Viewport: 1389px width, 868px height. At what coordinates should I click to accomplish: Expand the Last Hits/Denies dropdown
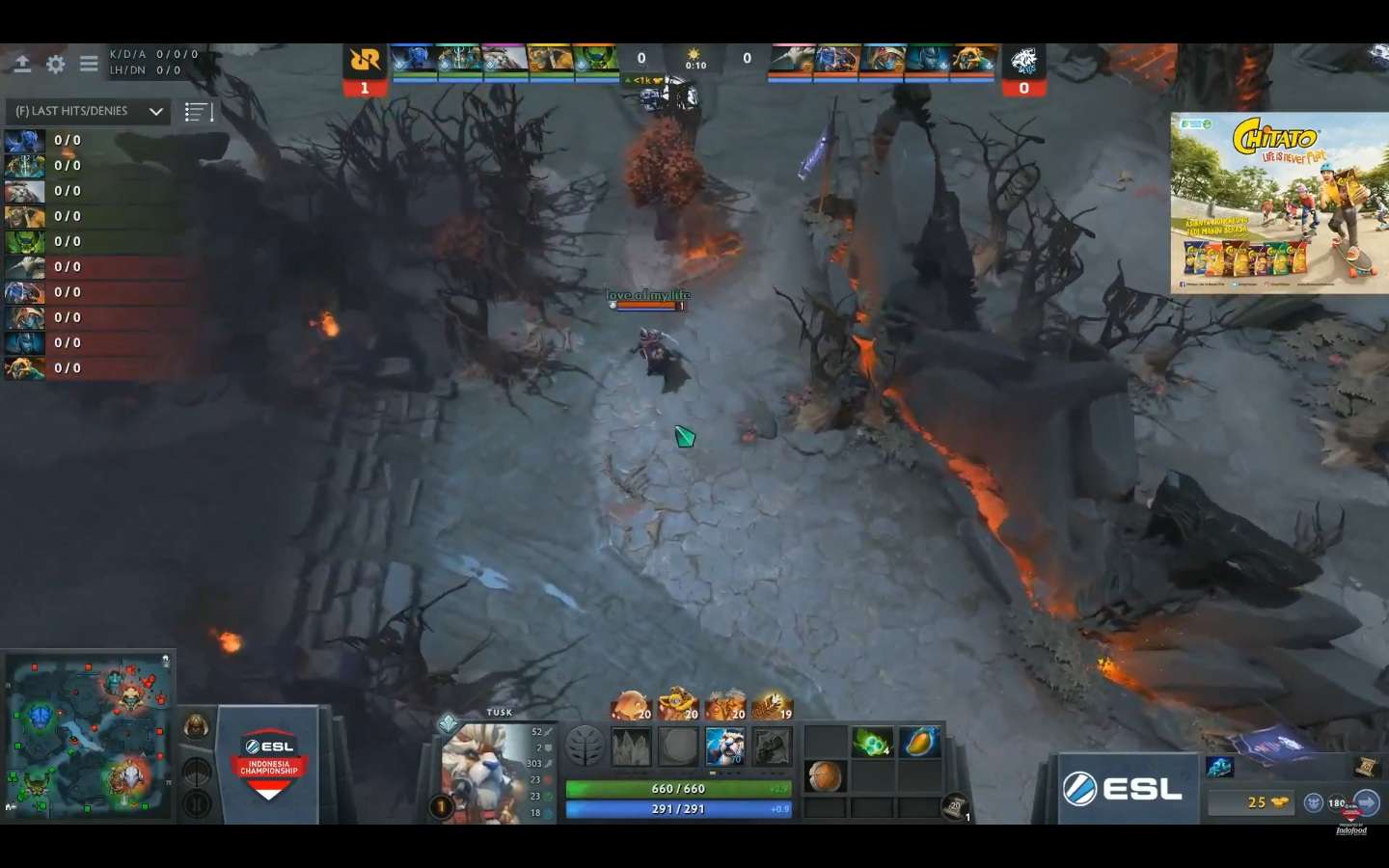[155, 112]
